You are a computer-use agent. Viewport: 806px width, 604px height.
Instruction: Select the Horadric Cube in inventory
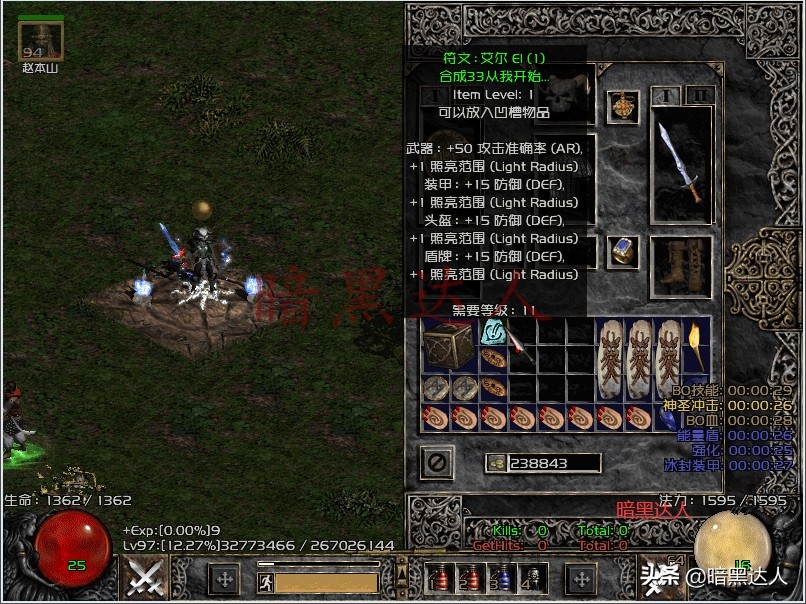[x=447, y=346]
